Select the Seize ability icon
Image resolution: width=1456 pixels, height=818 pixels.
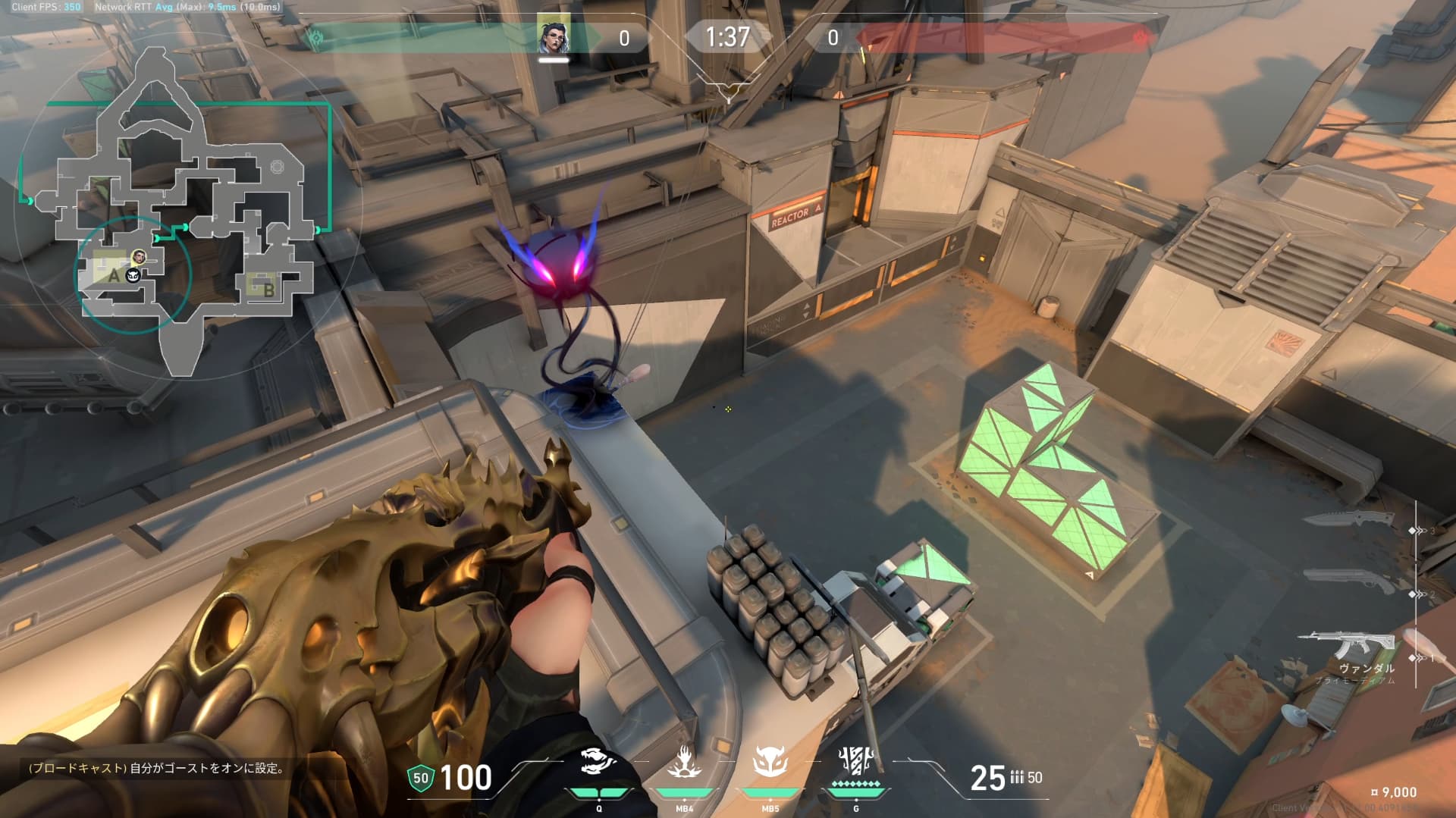[x=684, y=763]
